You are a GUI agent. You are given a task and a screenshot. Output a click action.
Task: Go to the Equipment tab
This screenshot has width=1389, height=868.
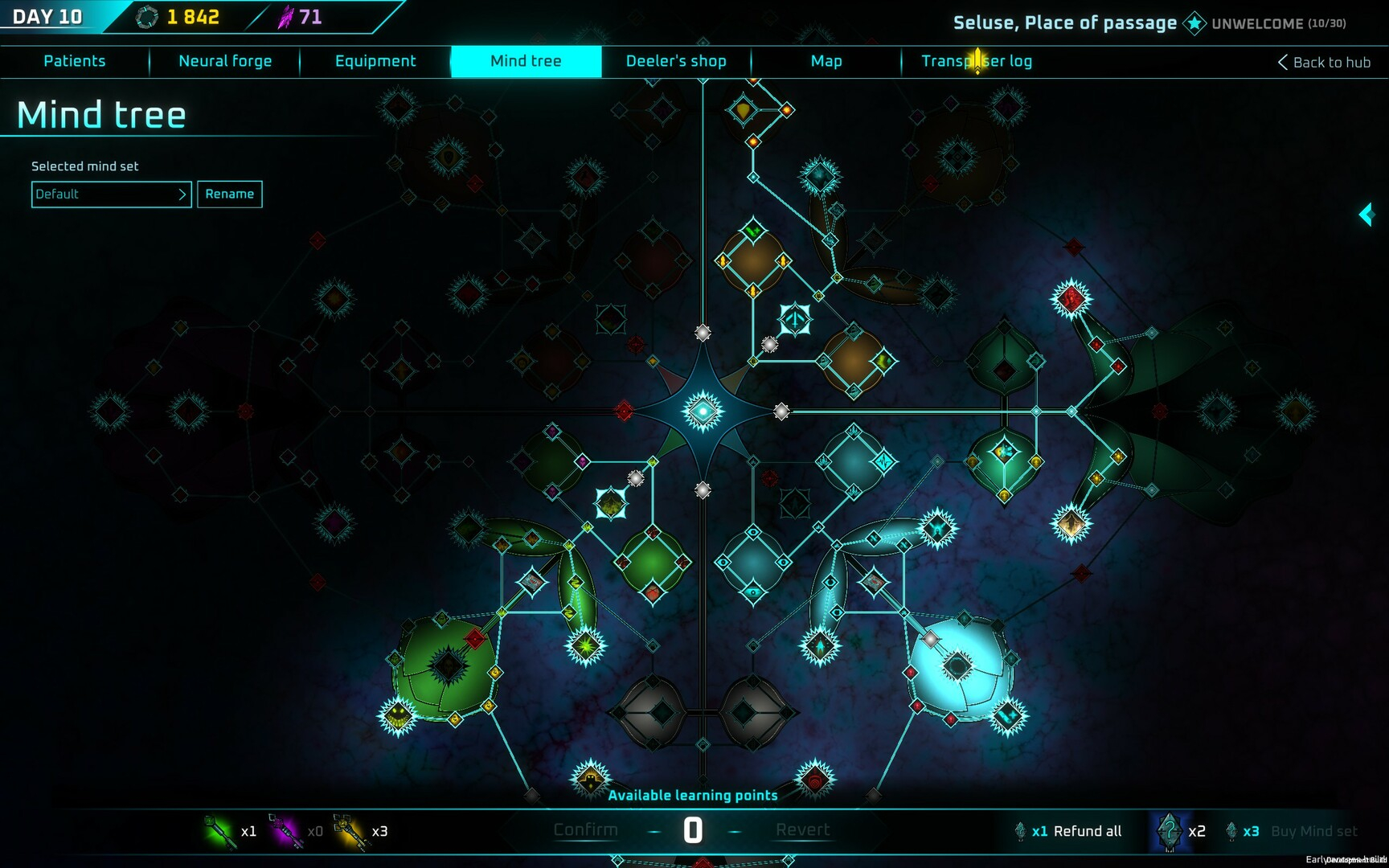click(375, 61)
